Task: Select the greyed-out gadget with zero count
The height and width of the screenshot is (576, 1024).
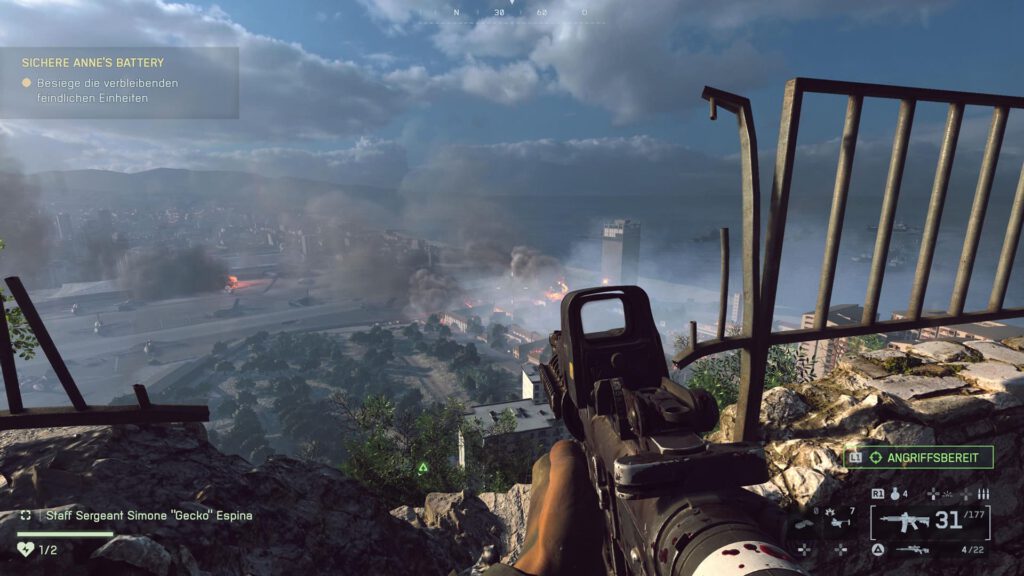Action: [804, 522]
